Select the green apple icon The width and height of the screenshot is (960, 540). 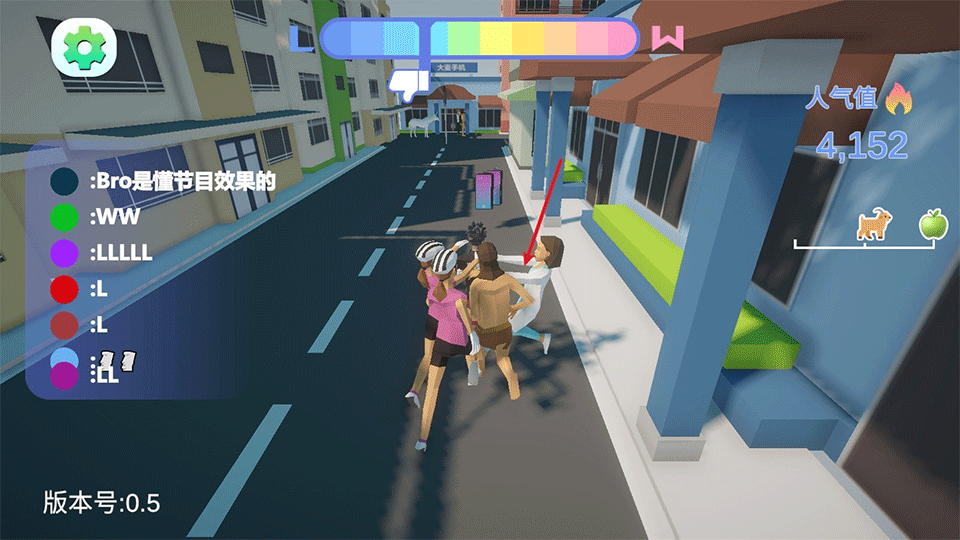(x=933, y=225)
